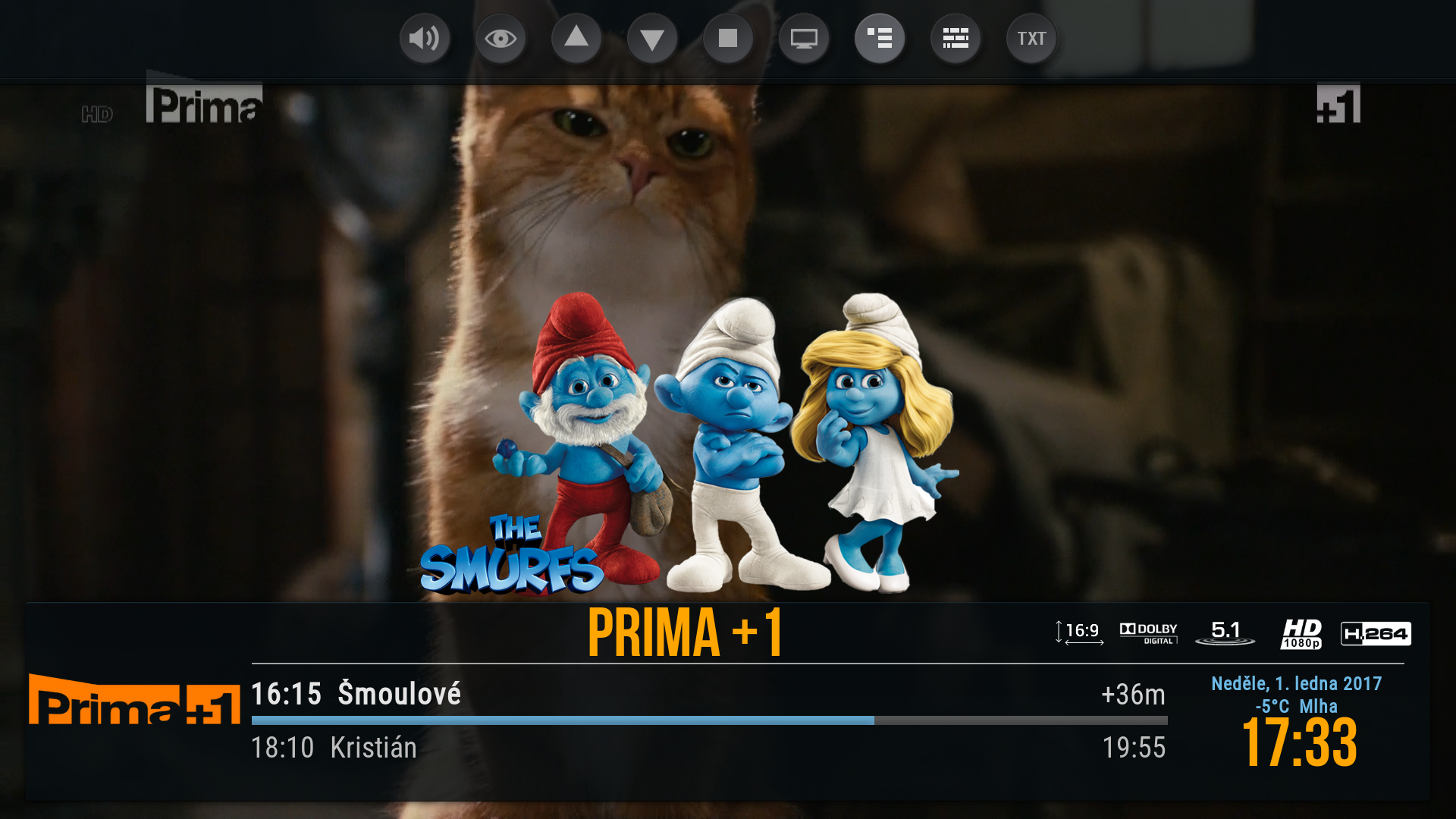Click the Šmoulové programme progress bar

(x=709, y=720)
